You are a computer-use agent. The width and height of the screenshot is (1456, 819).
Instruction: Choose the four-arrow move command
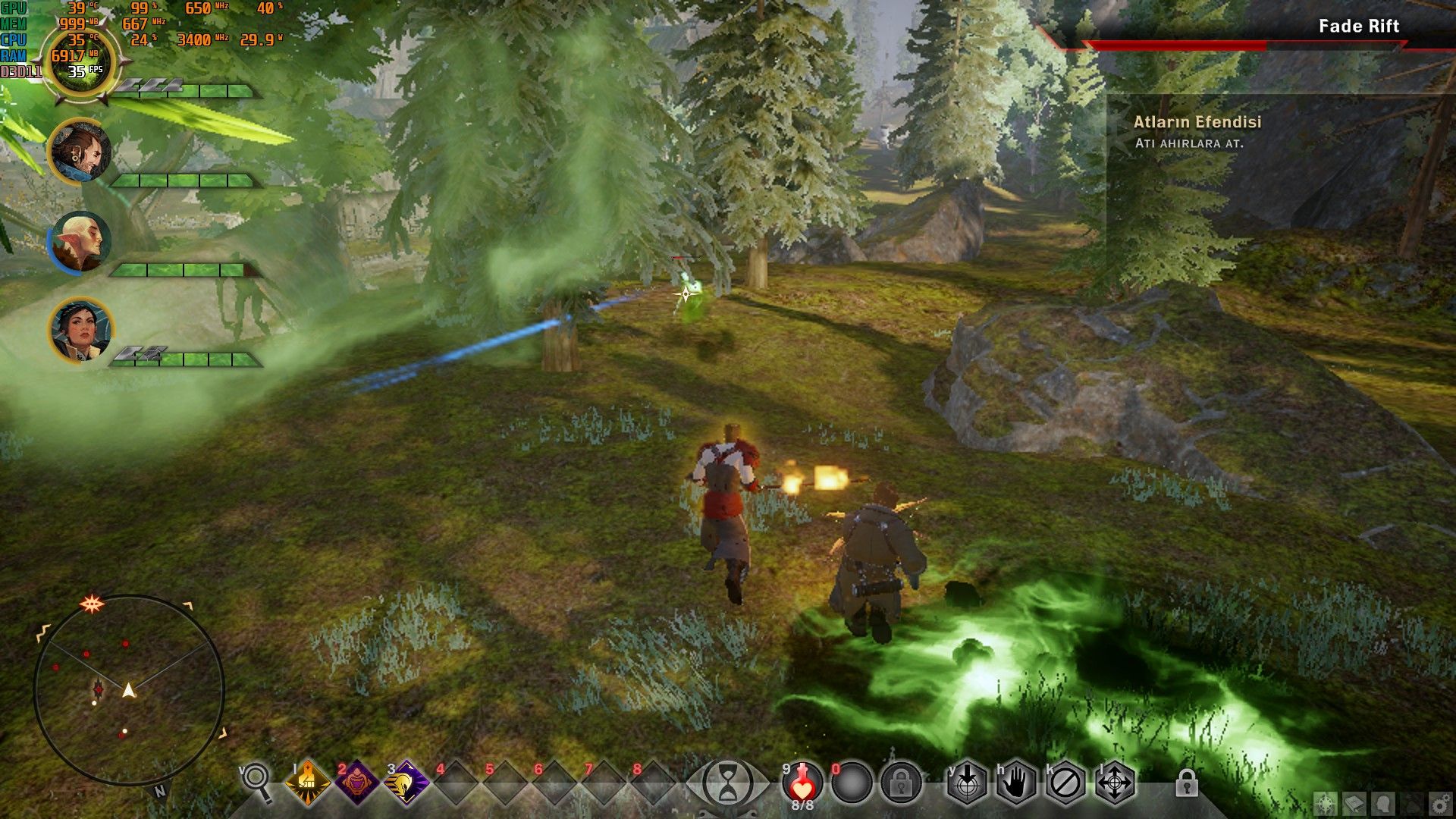[x=1115, y=783]
